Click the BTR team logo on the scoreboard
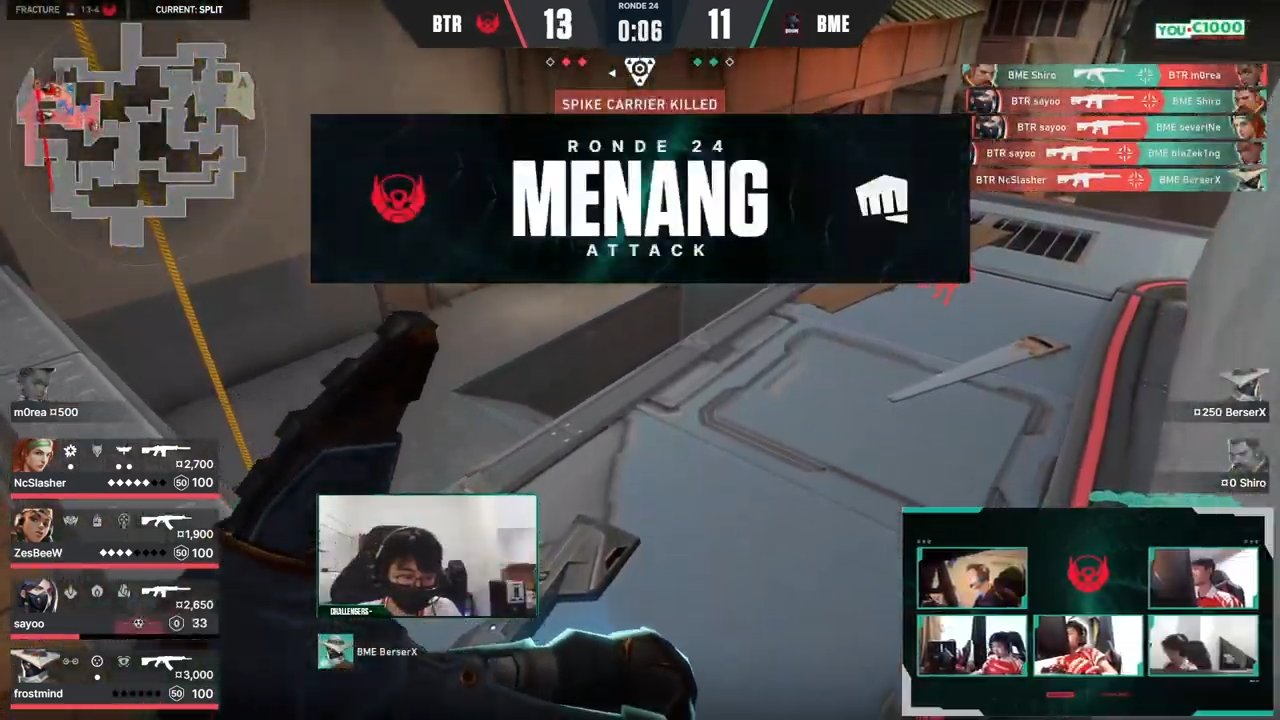 [487, 24]
